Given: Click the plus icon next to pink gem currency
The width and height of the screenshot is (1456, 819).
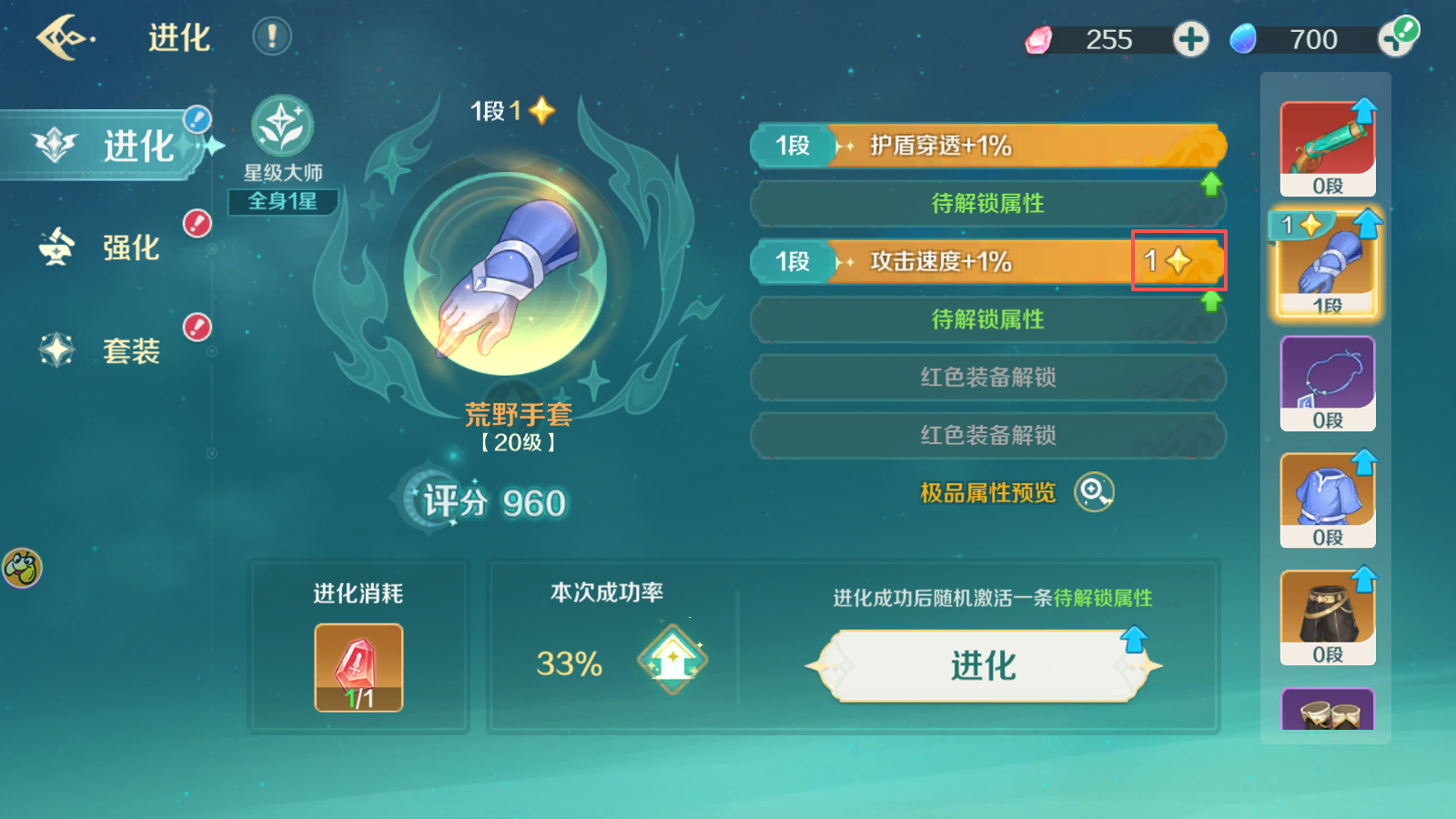Looking at the screenshot, I should pyautogui.click(x=1190, y=38).
